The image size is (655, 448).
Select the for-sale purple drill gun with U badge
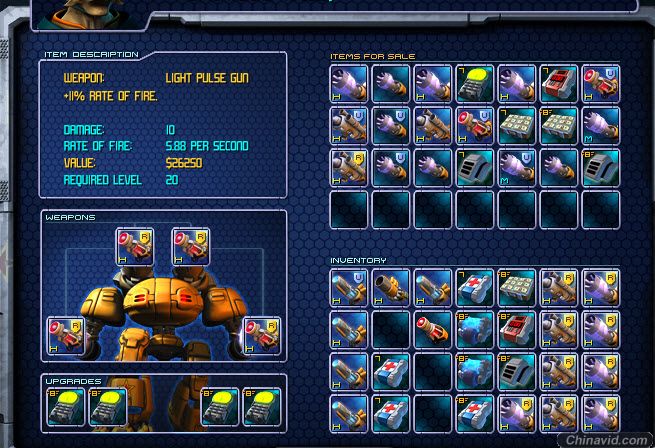(x=391, y=125)
